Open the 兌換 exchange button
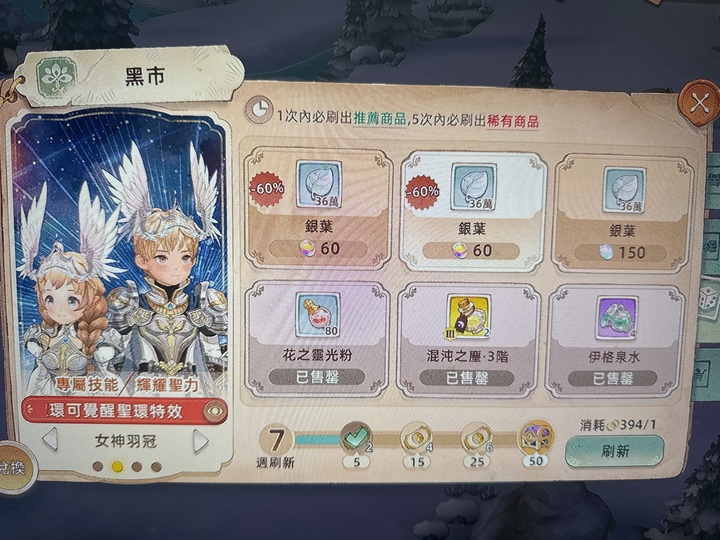Screen dimensions: 720x540 (x=12, y=467)
